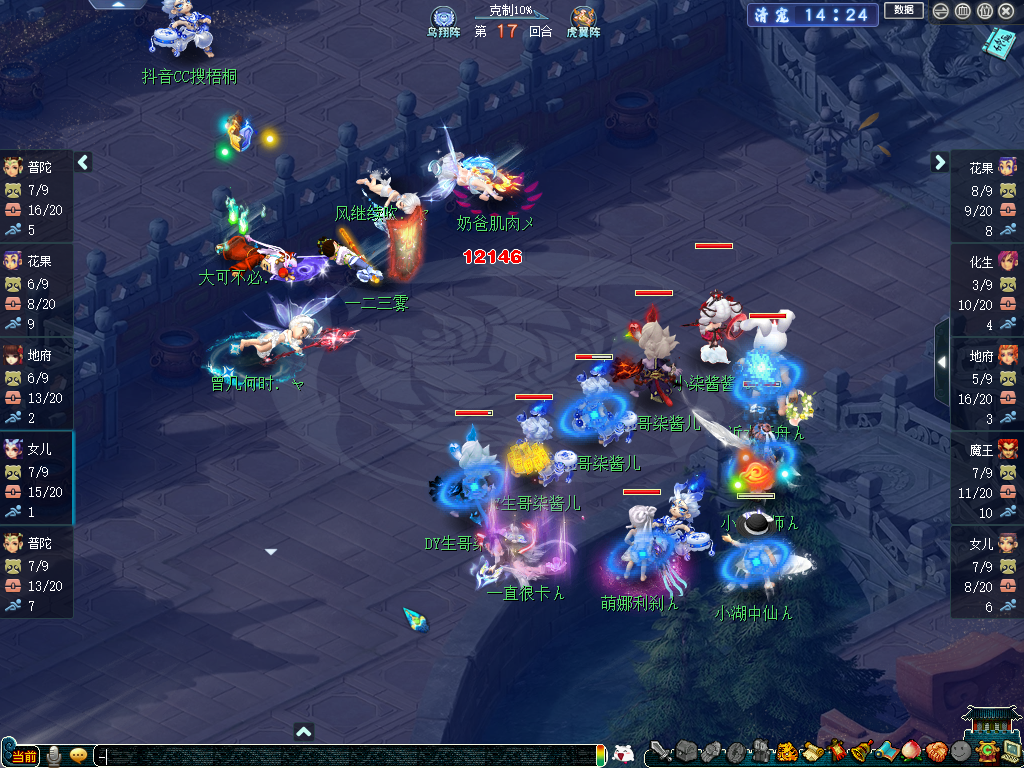Click the sword icon in bottom toolbar
Screen dimensions: 1024x768
[x=660, y=751]
